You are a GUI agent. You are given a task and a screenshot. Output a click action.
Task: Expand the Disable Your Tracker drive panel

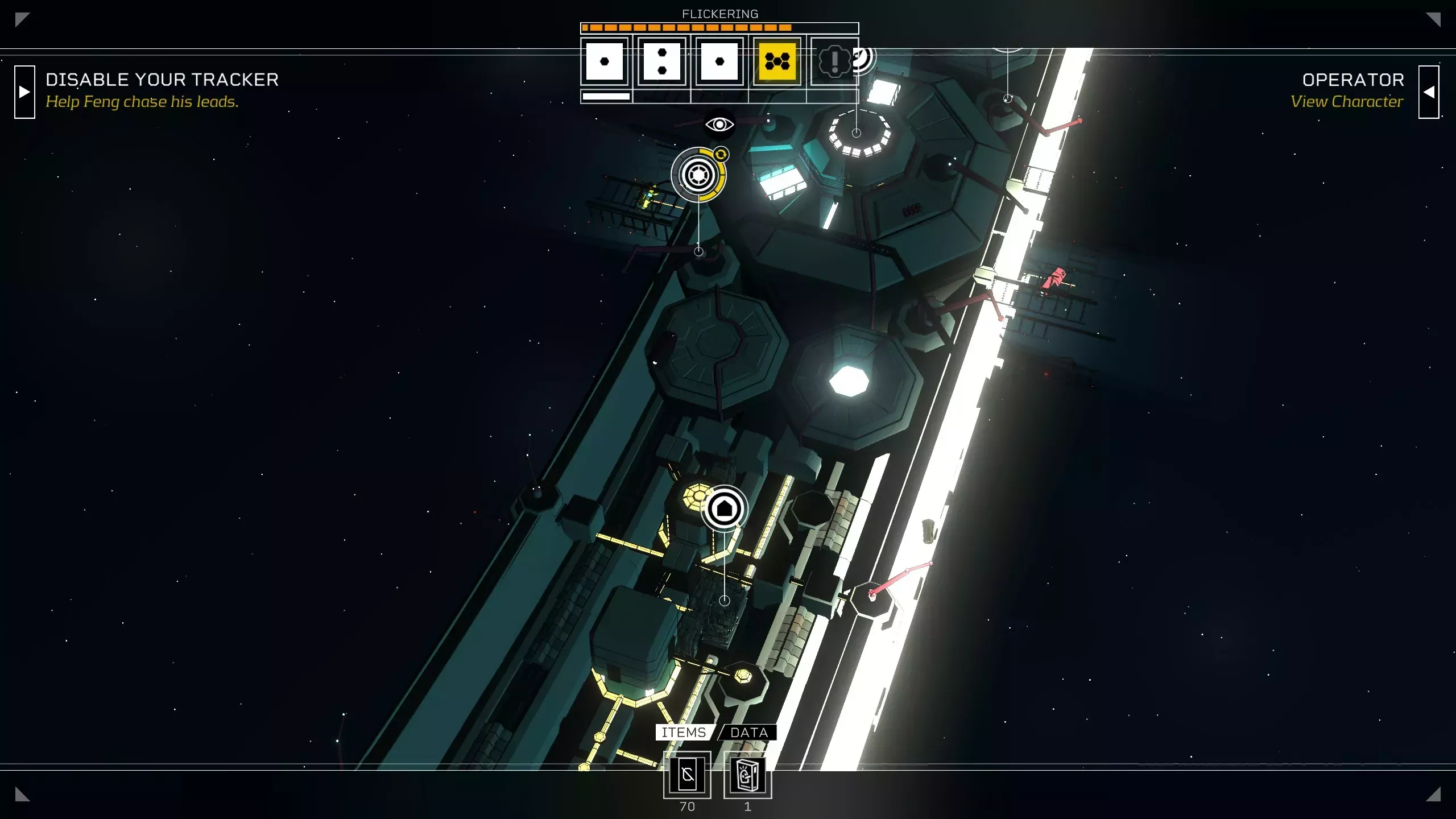pos(24,92)
